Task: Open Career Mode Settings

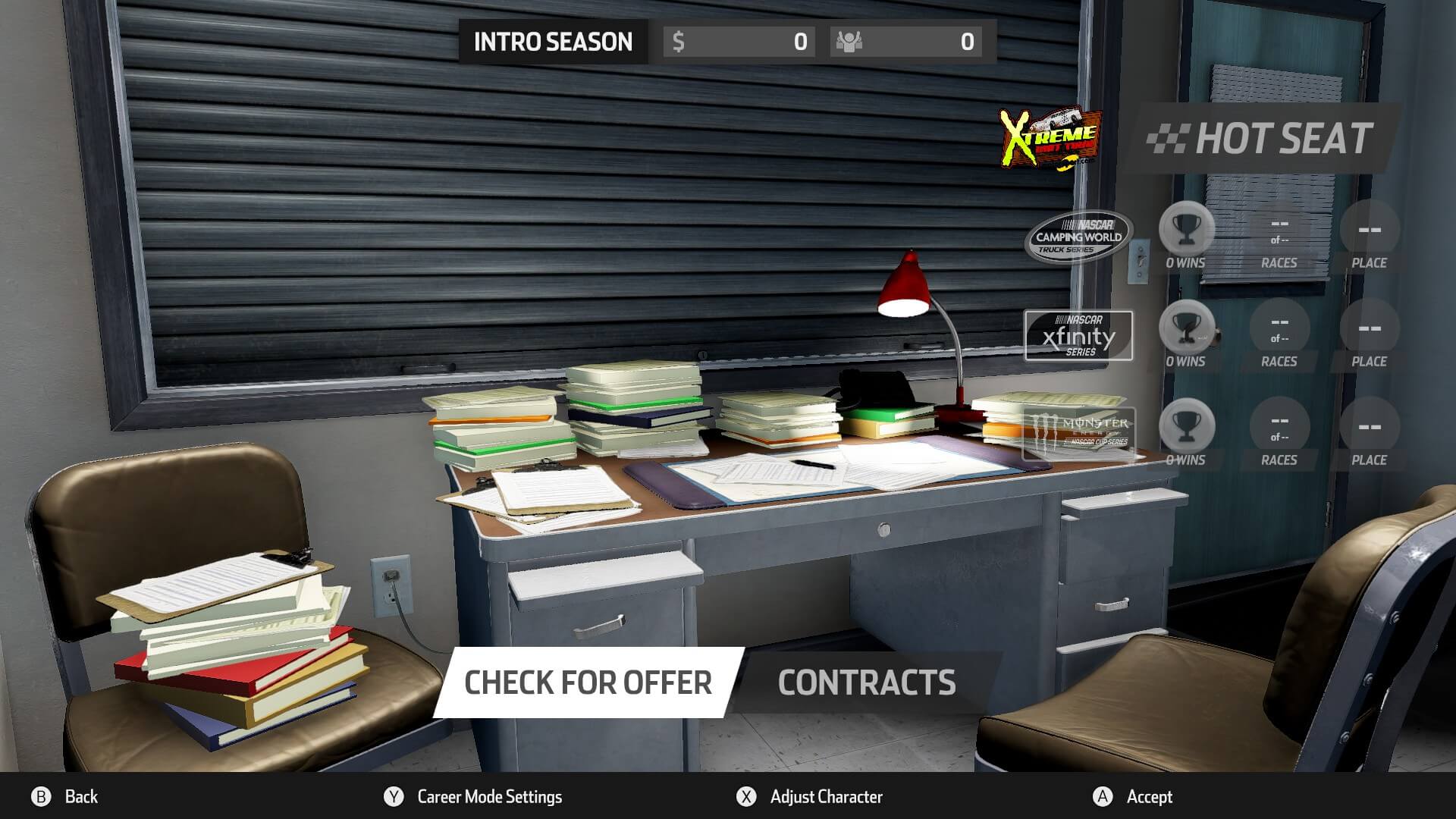Action: coord(475,796)
